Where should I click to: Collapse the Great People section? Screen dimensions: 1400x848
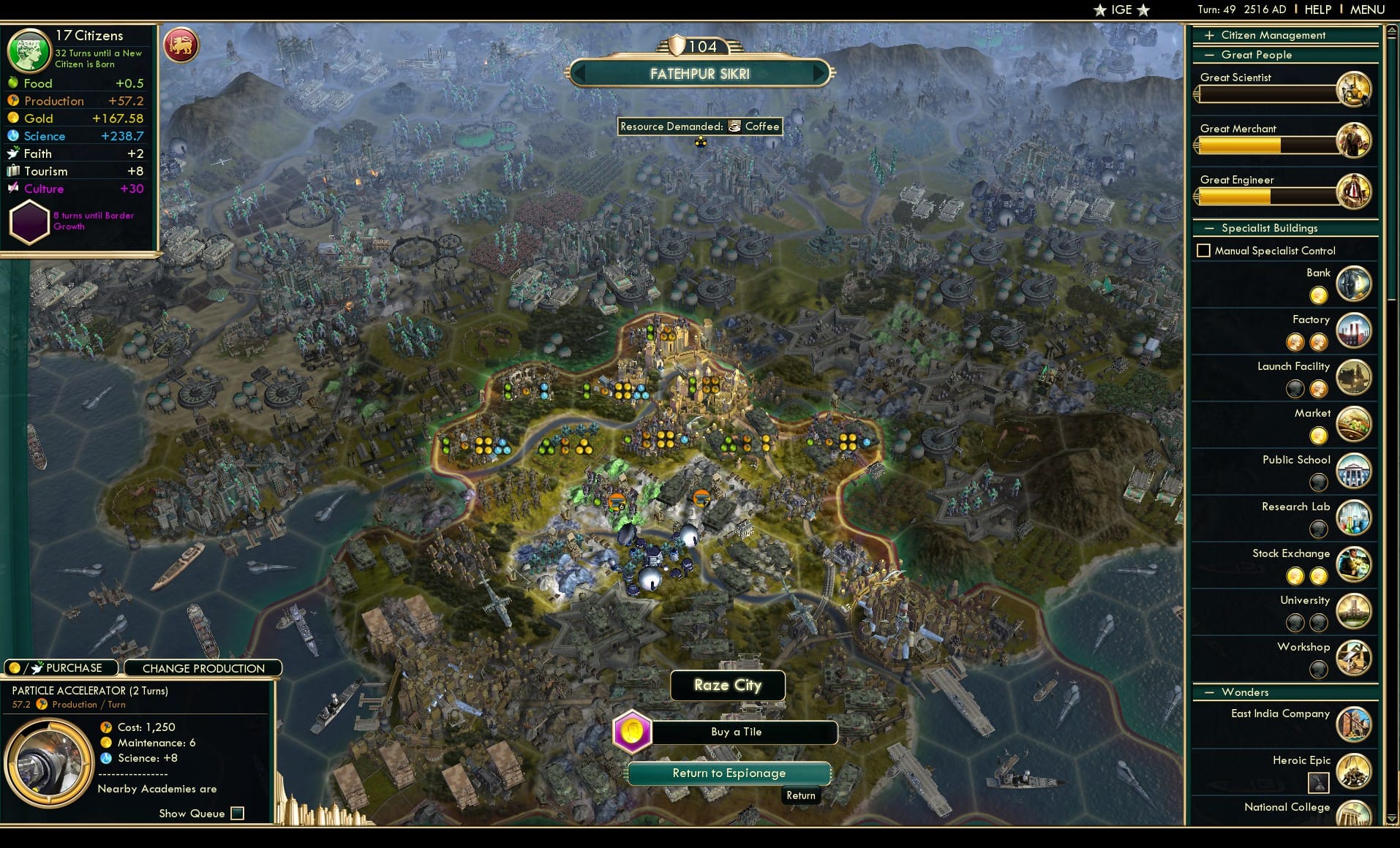pyautogui.click(x=1208, y=54)
